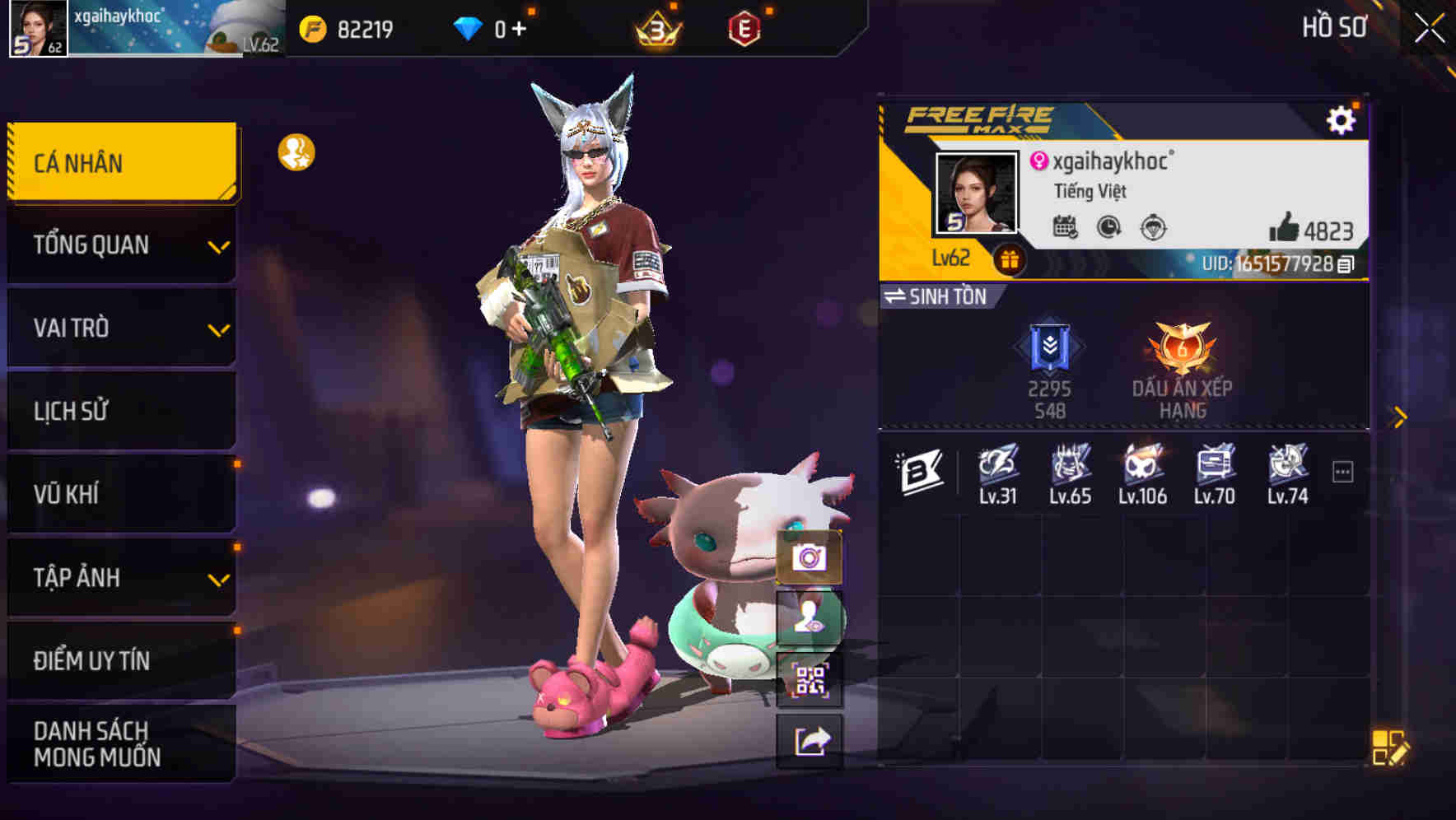Copy the UID with the copy icon
1456x820 pixels.
(1344, 264)
